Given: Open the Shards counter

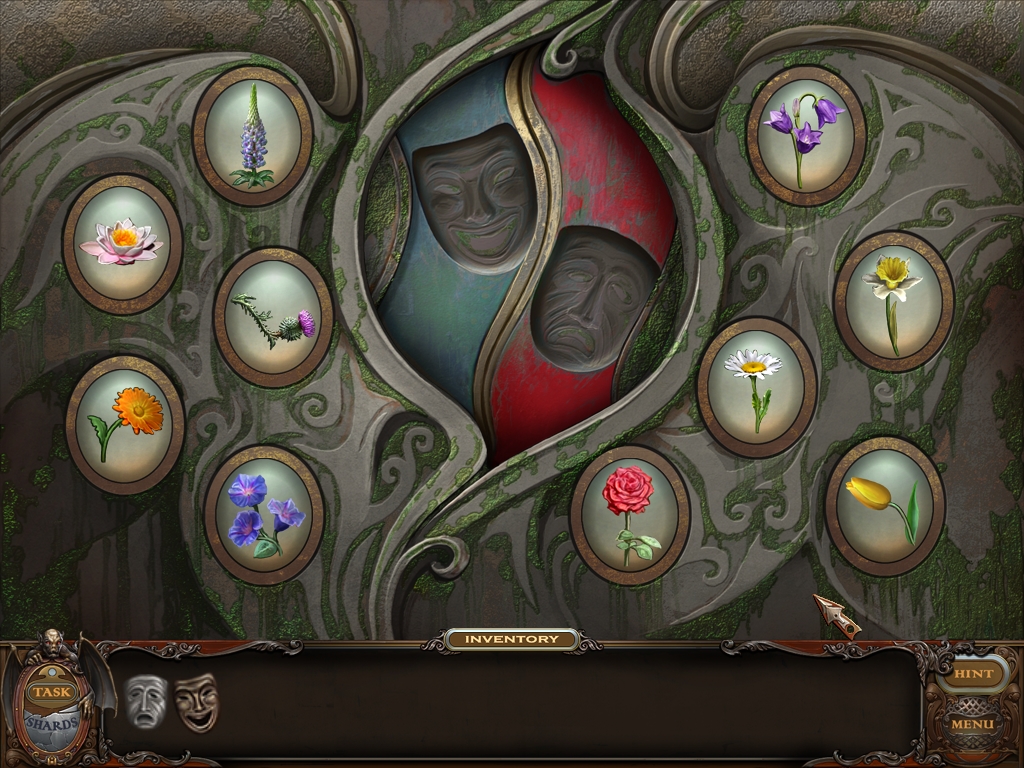Looking at the screenshot, I should (48, 724).
